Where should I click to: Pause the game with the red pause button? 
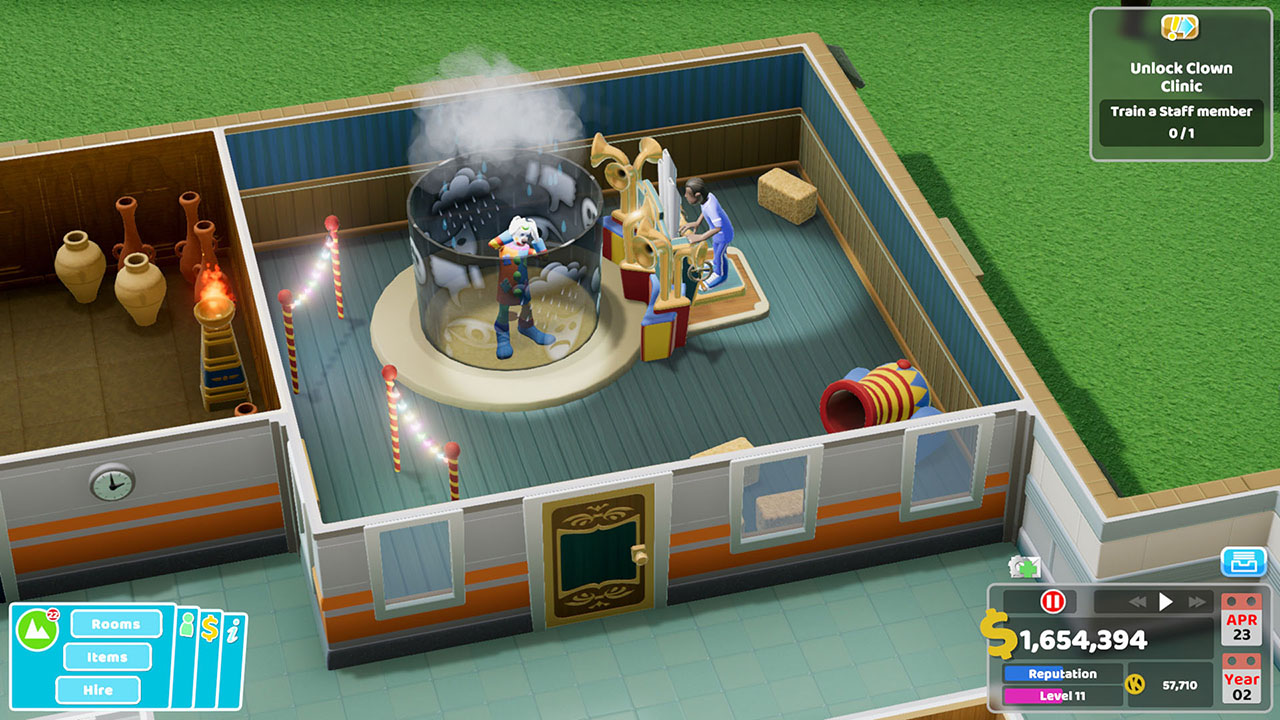[x=1052, y=602]
